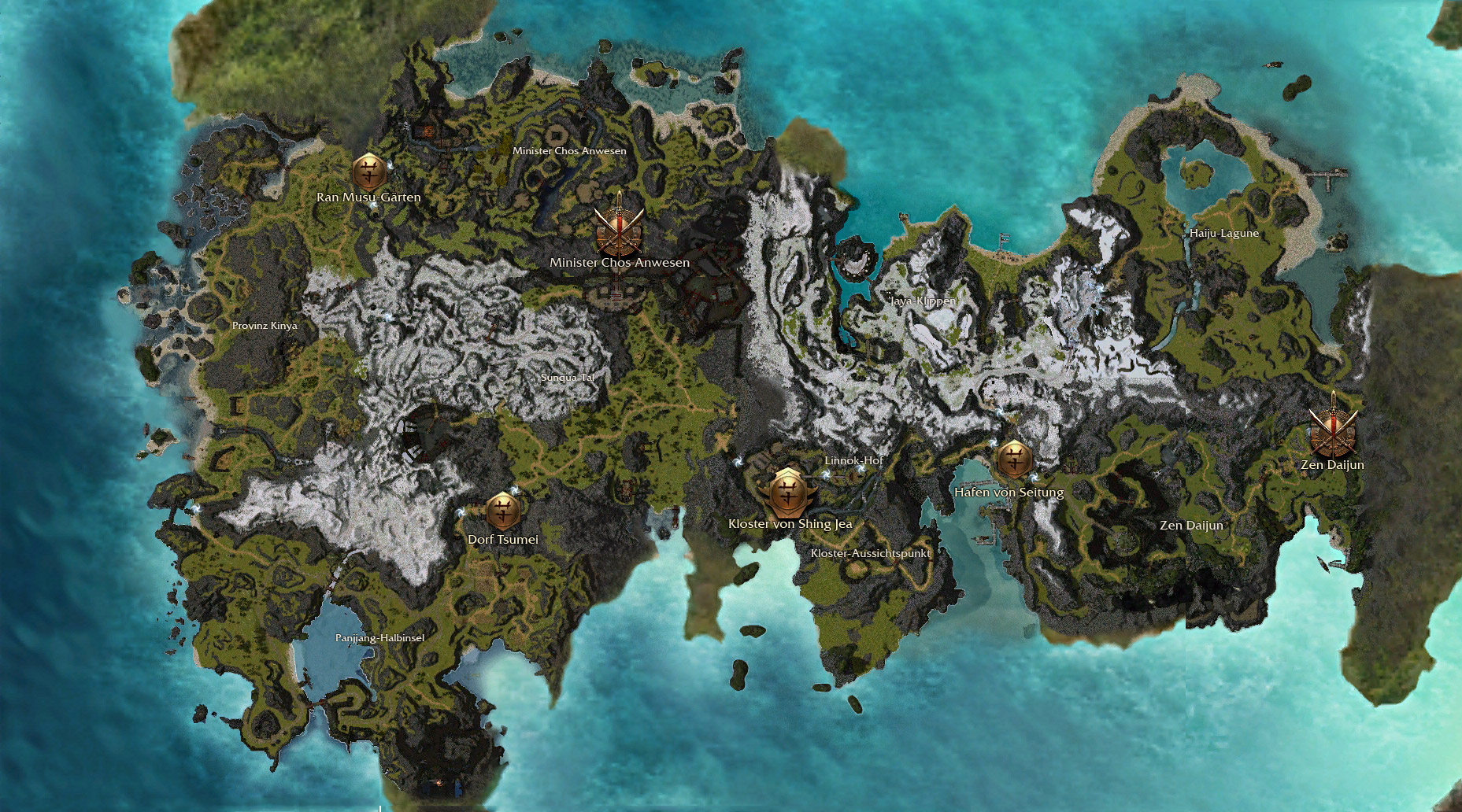Open the Kloster von Shing Jea town marker
Image resolution: width=1462 pixels, height=812 pixels.
787,492
